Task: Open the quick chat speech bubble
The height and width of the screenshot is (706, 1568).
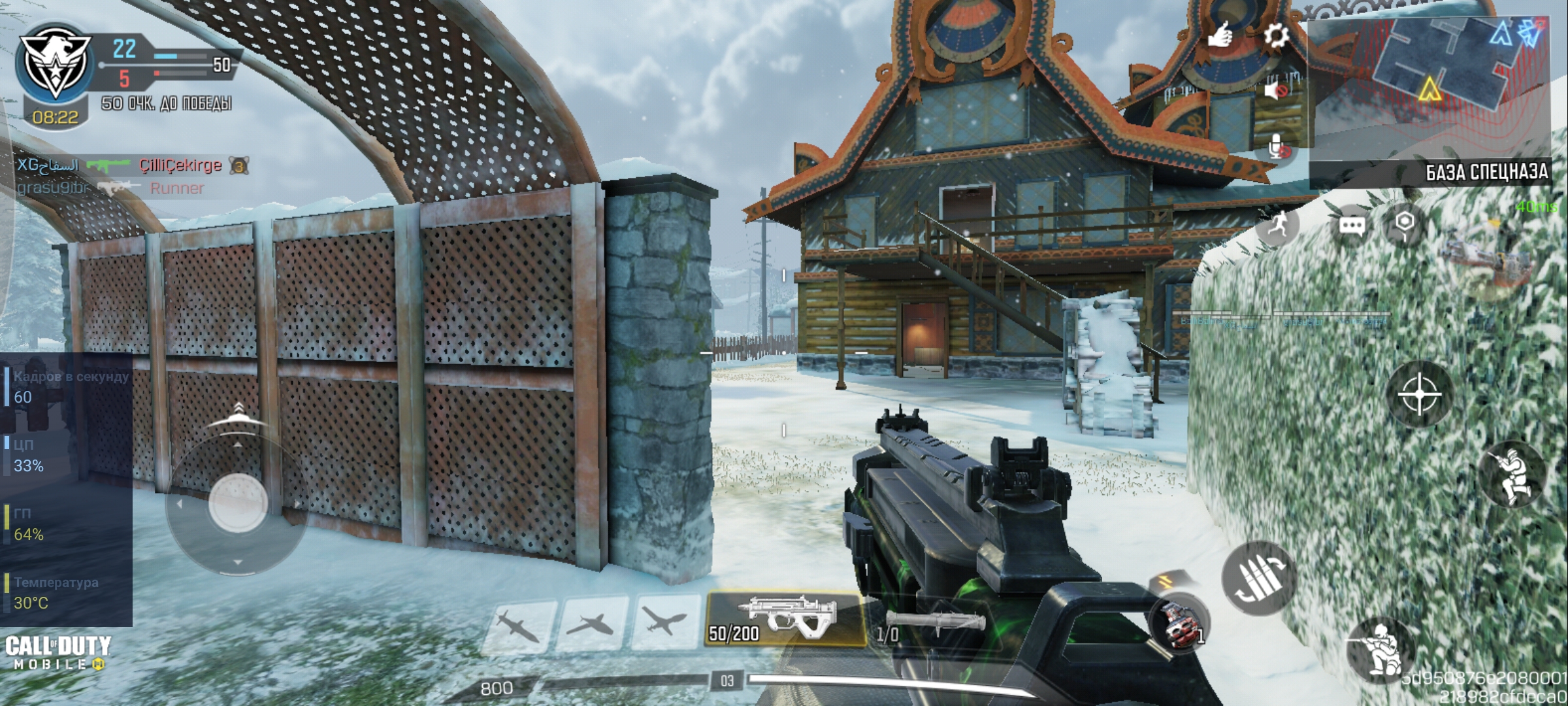Action: (x=1351, y=226)
